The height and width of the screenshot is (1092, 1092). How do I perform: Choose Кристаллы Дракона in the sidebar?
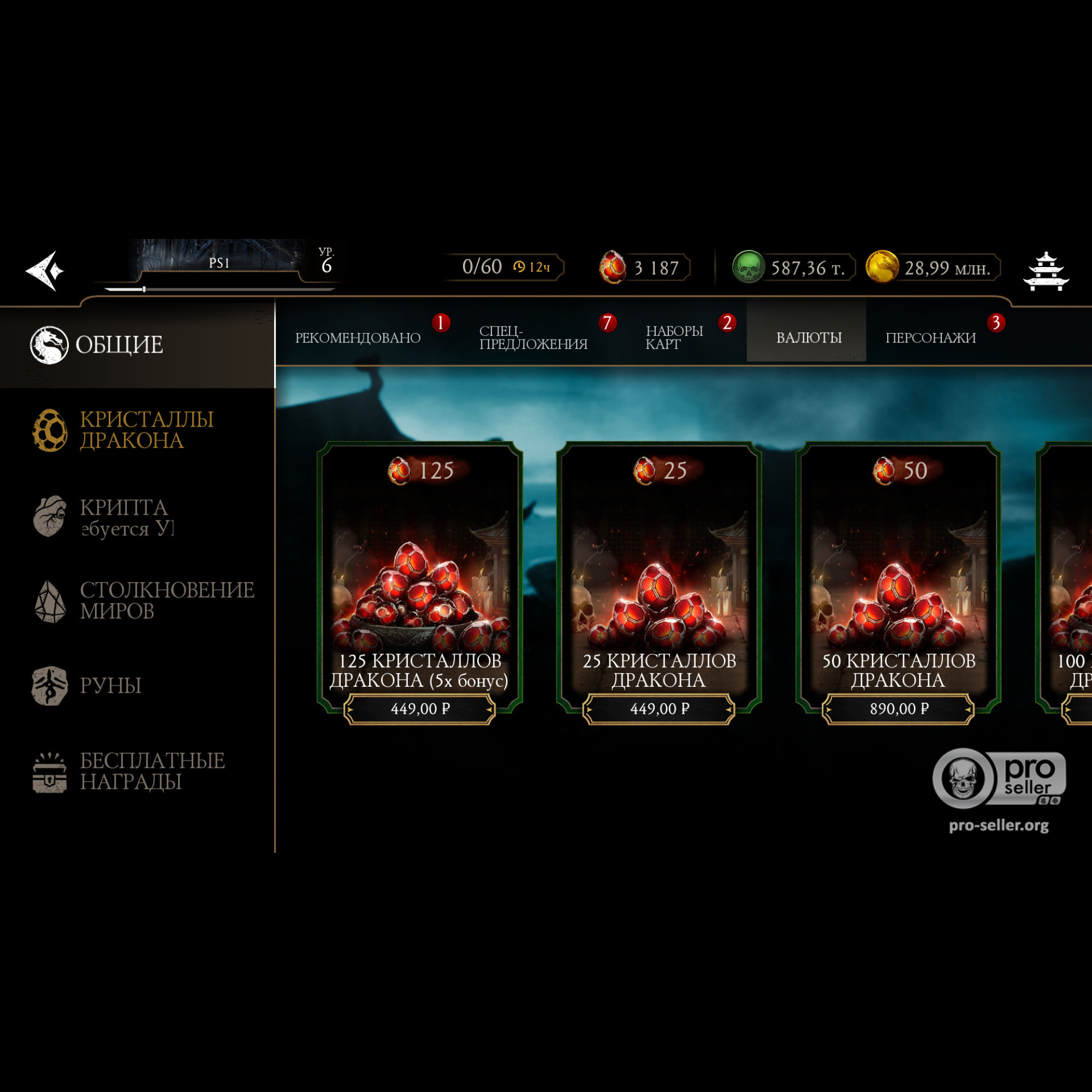click(x=146, y=430)
